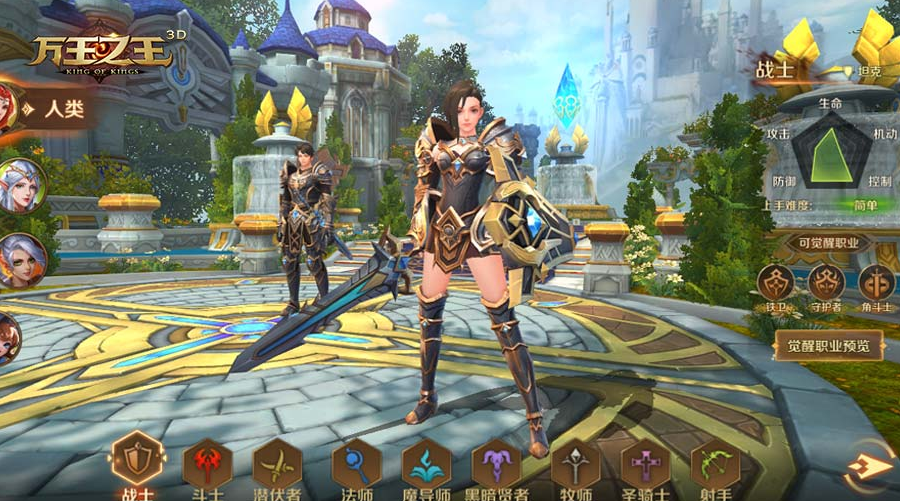View the 守护者 awakened class icon
The width and height of the screenshot is (900, 501).
click(x=827, y=283)
